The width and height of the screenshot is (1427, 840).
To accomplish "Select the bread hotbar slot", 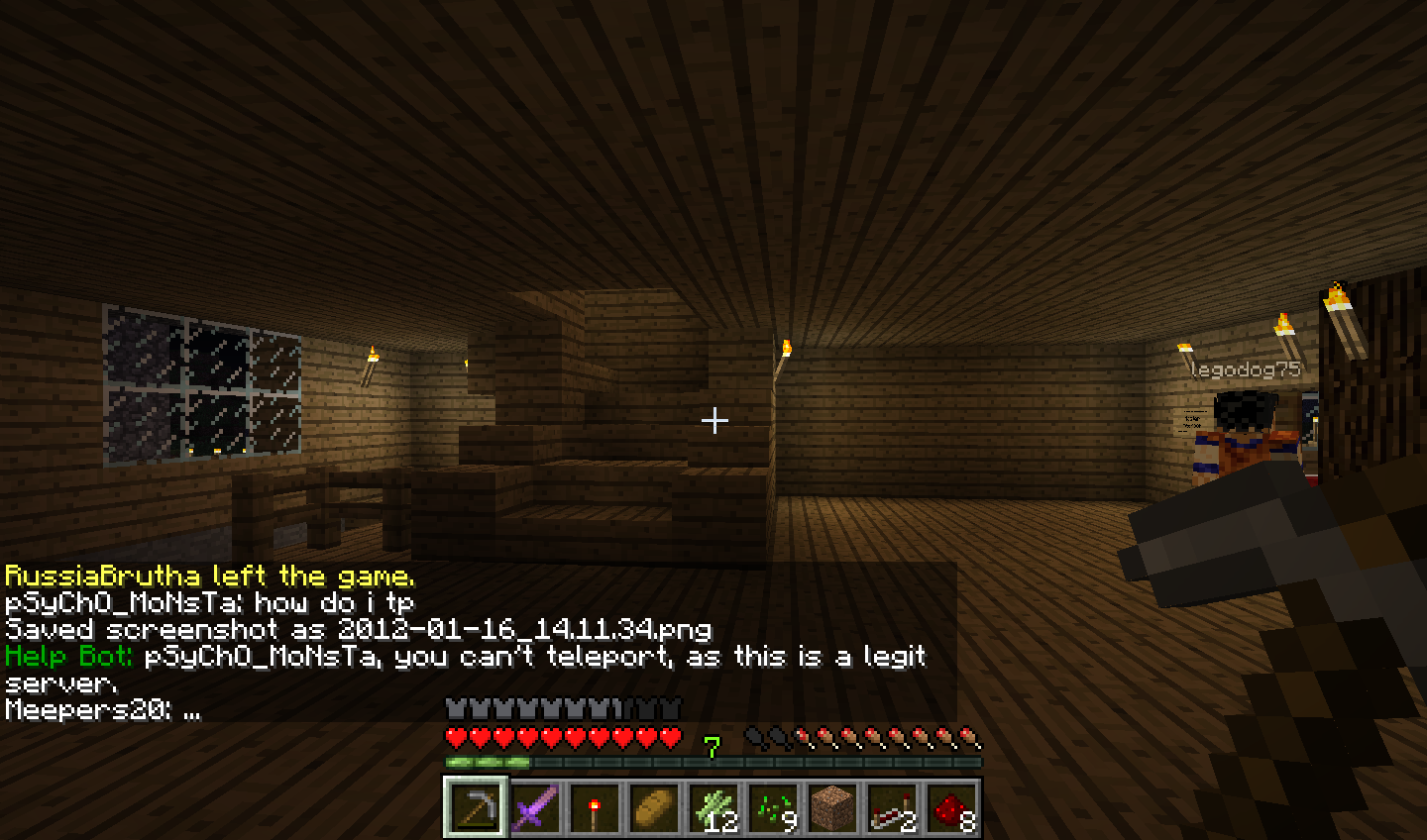I will (655, 807).
